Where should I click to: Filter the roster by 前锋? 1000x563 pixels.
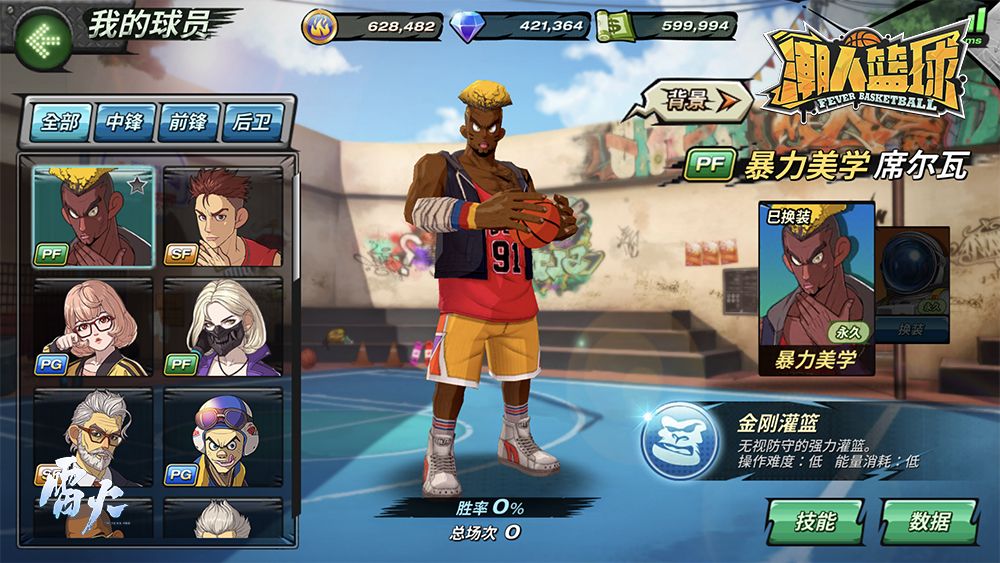click(188, 123)
